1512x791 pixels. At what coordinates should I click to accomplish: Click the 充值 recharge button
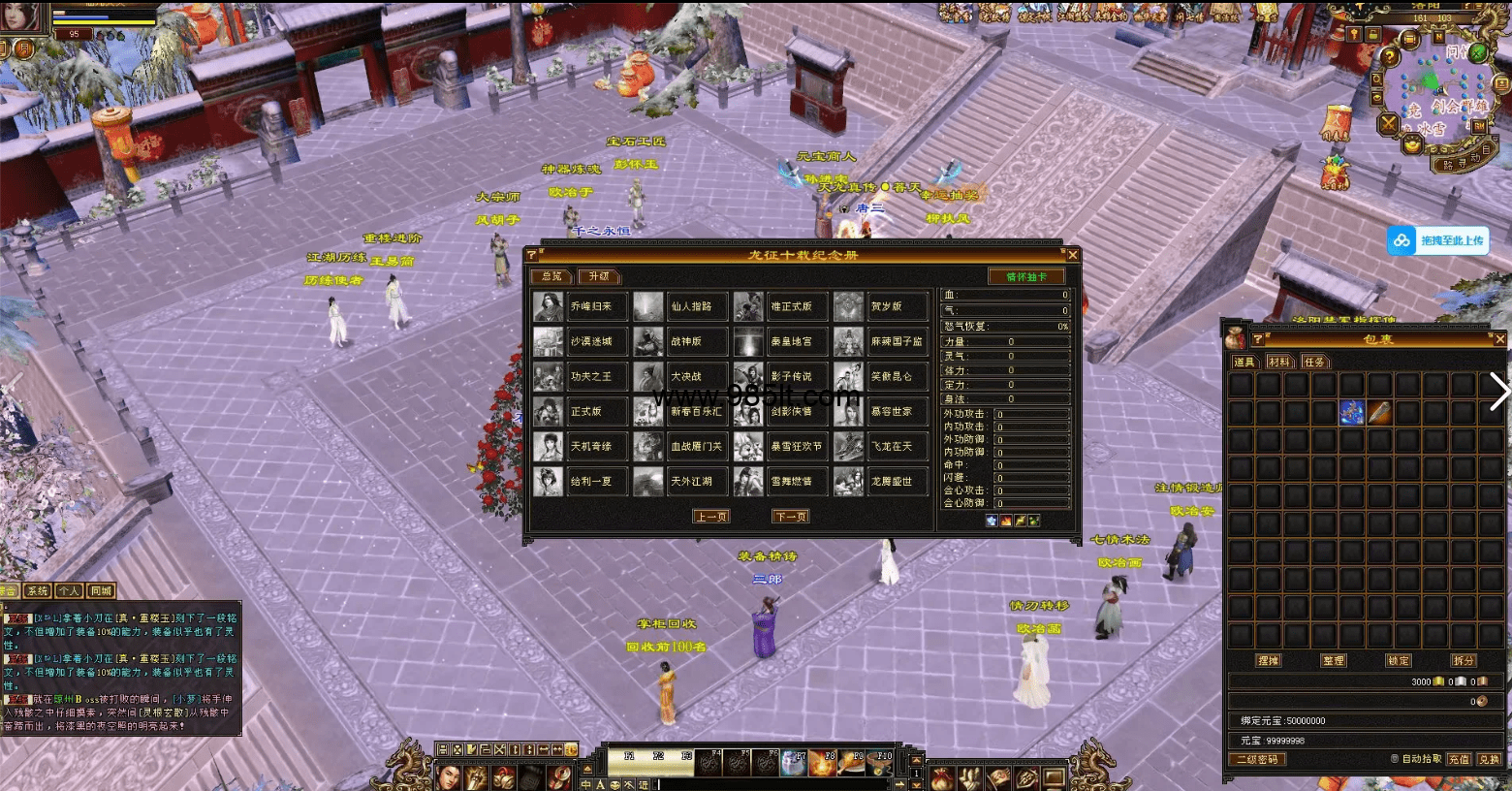click(1459, 759)
